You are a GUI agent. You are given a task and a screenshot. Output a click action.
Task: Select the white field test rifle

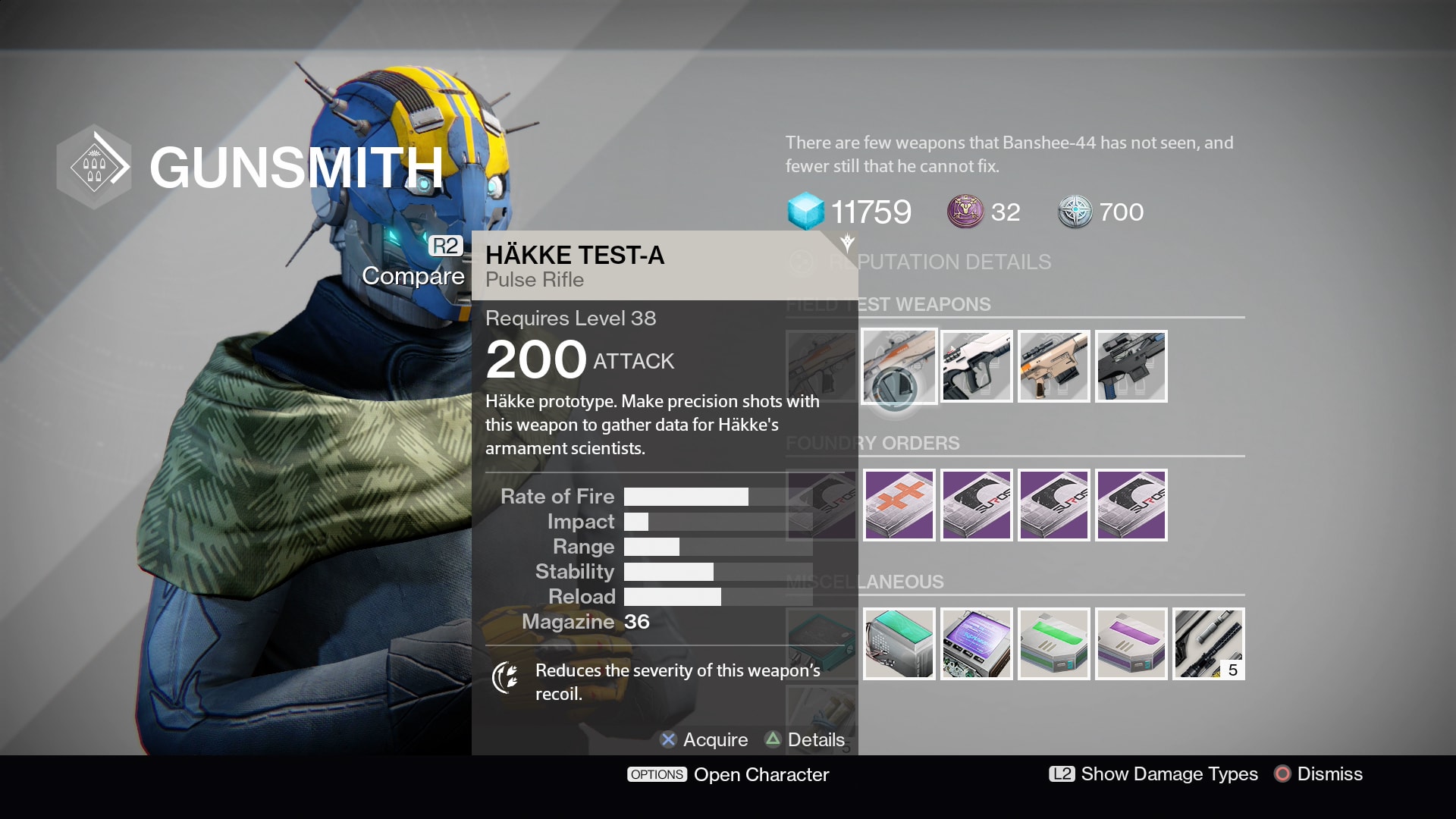coord(976,366)
